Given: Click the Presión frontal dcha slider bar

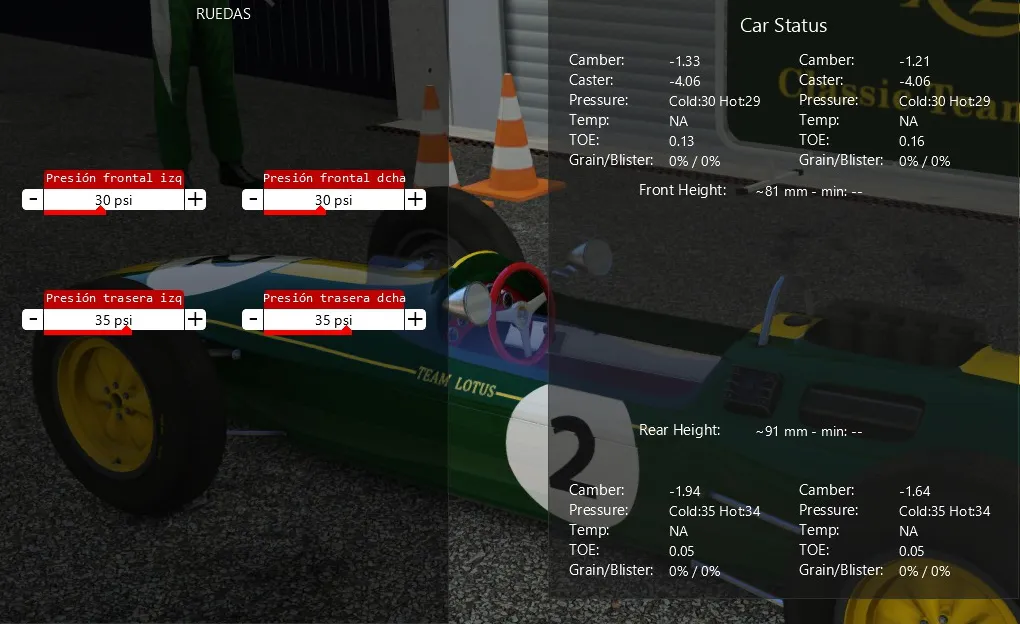Looking at the screenshot, I should (x=334, y=200).
